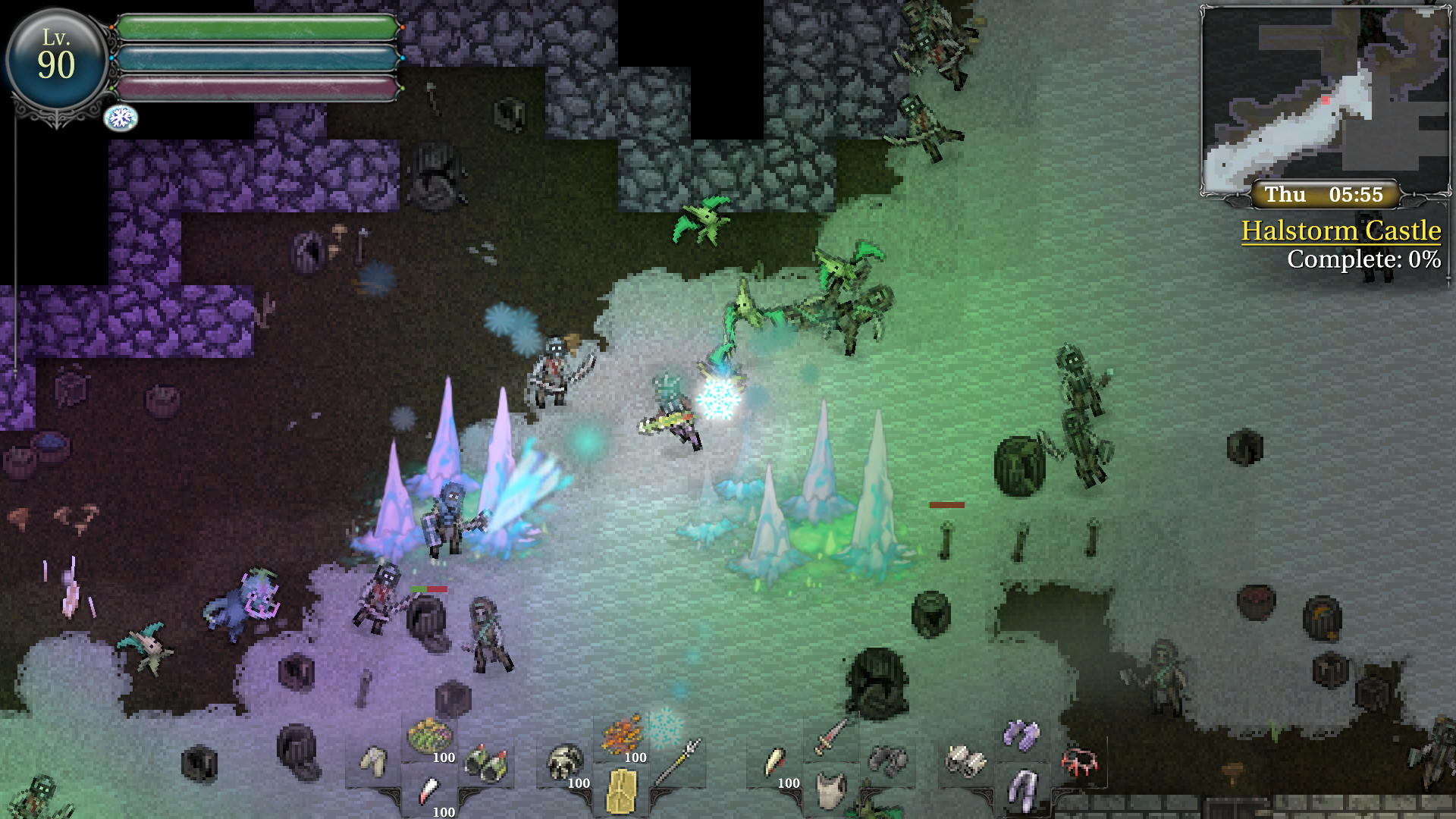Screen dimensions: 1456x819
Task: Click the white fang item with 100 count
Action: point(430,791)
